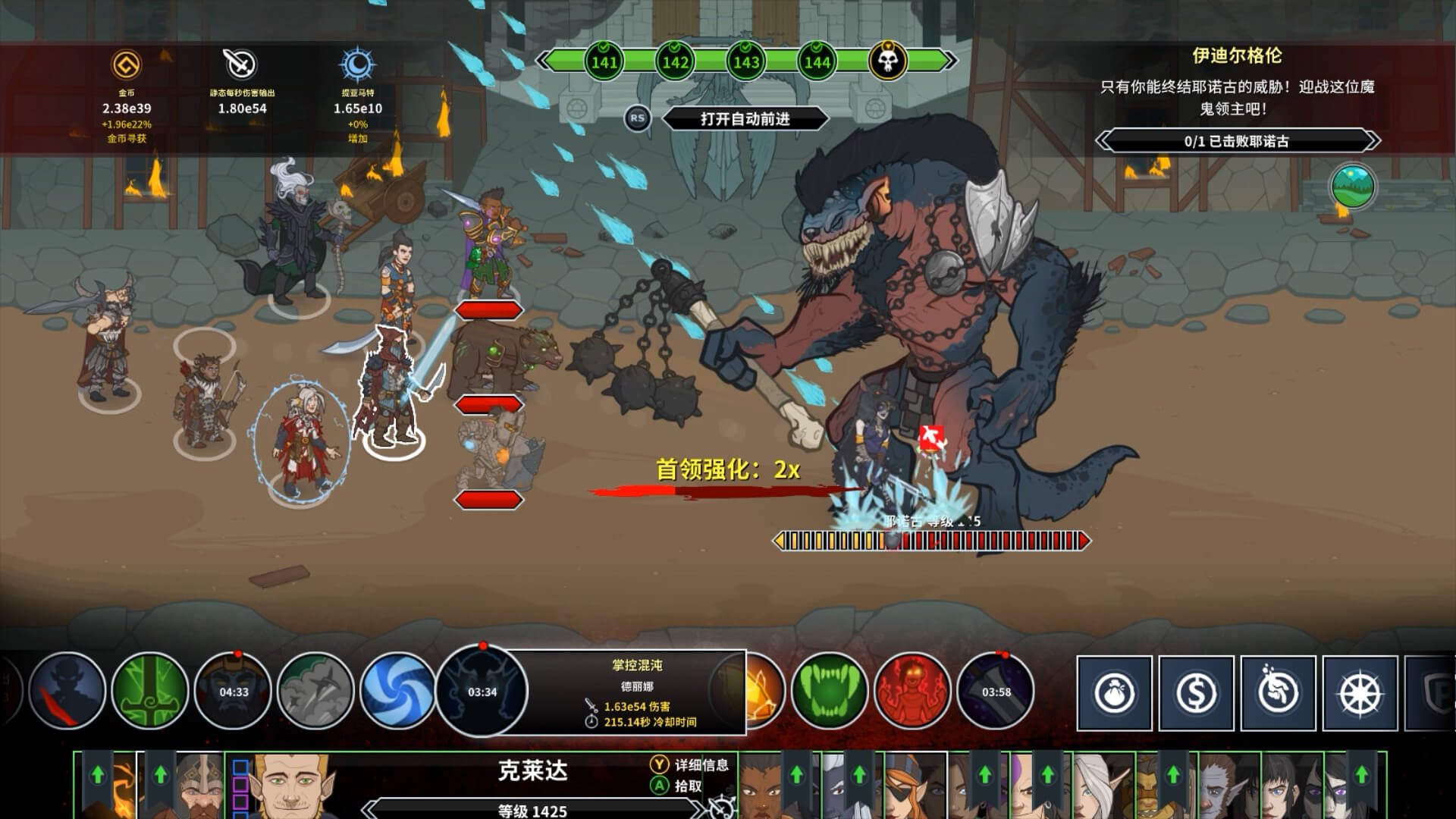Jump to area 142 on the progress bar
Image resolution: width=1456 pixels, height=819 pixels.
pos(675,61)
